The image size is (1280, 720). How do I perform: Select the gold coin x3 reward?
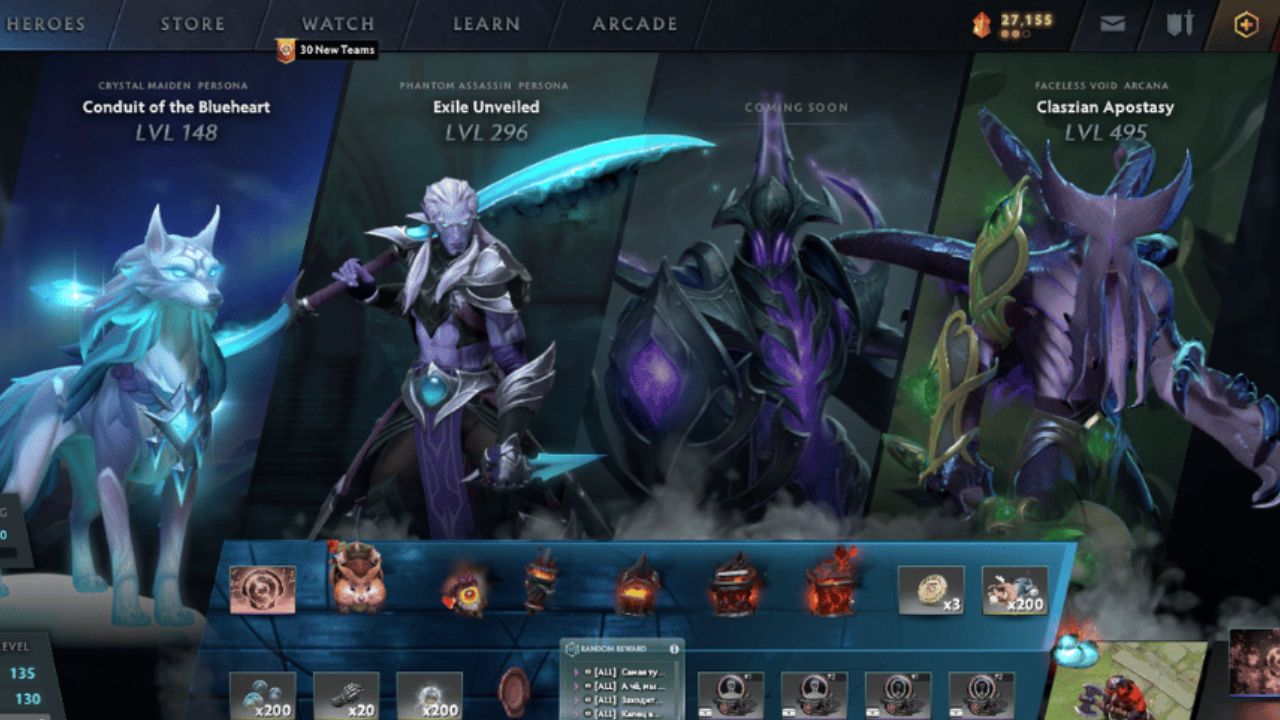930,590
